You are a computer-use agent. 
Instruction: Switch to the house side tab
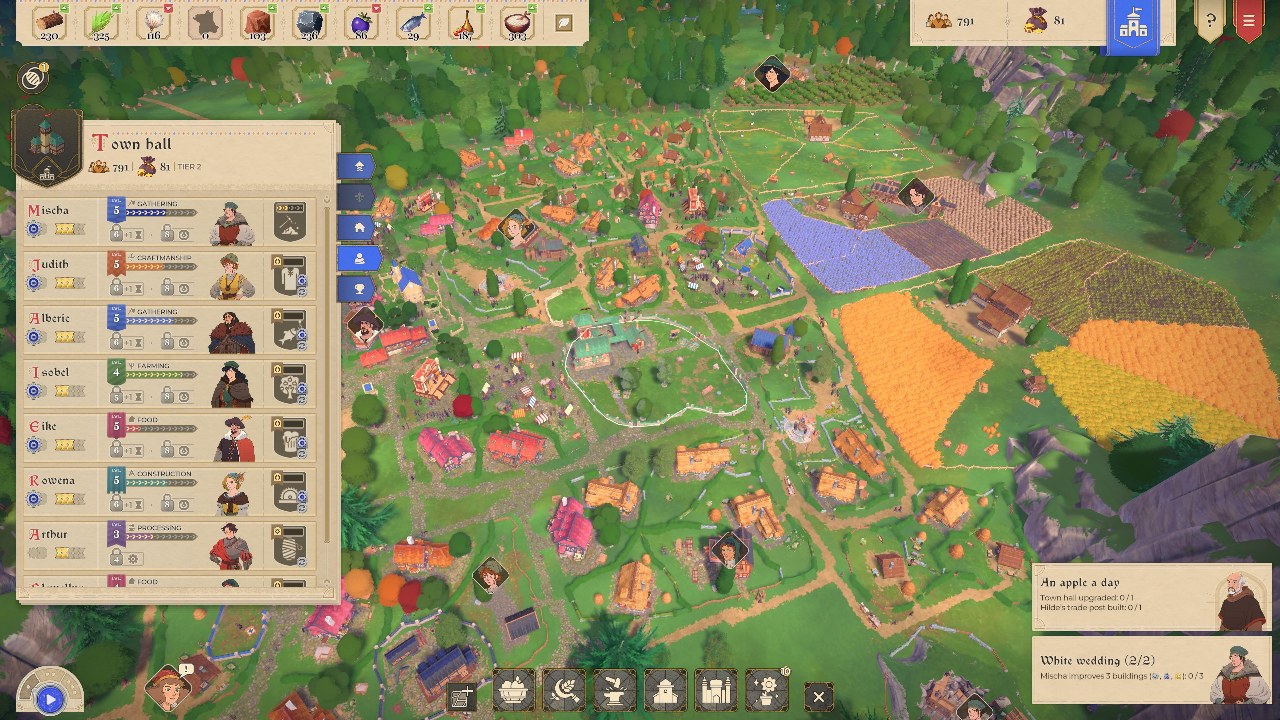coord(359,228)
